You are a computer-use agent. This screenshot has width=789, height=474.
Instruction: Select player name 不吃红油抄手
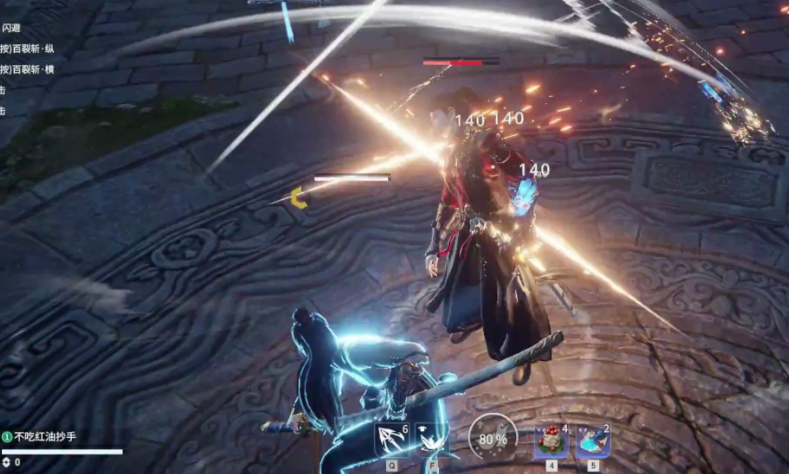(45, 437)
